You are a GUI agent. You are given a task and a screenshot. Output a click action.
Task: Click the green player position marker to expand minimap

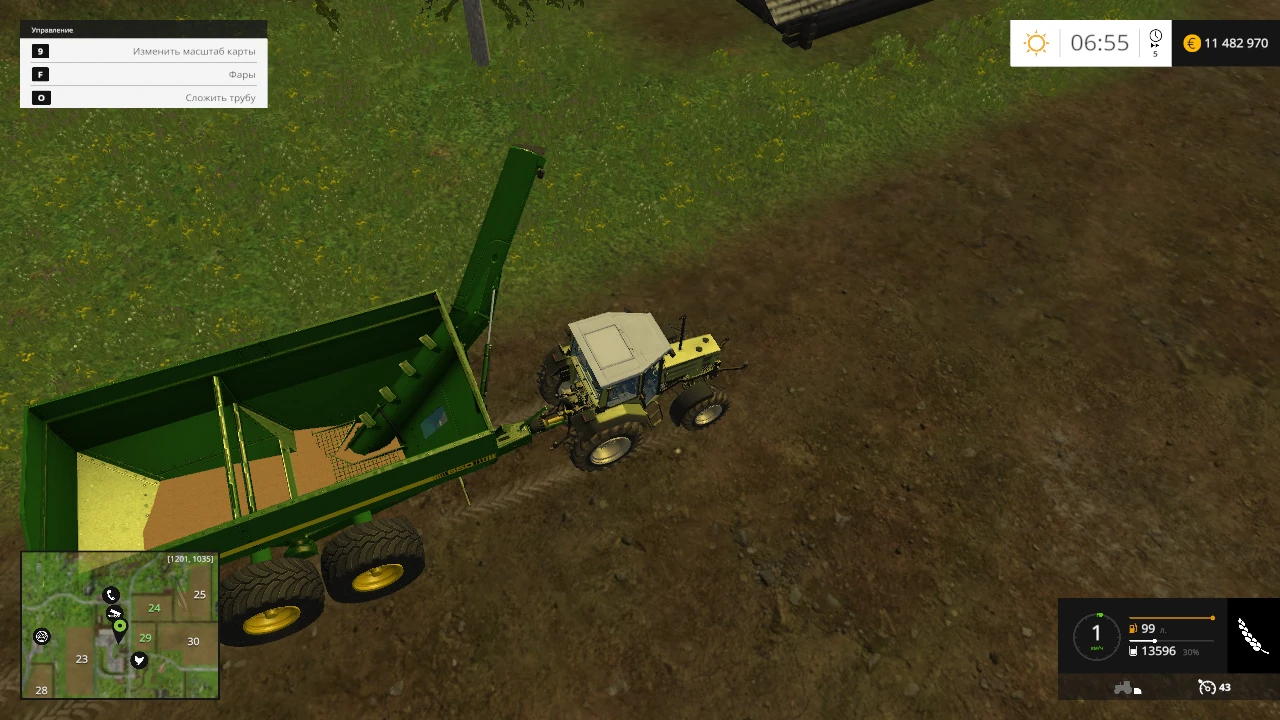click(120, 626)
